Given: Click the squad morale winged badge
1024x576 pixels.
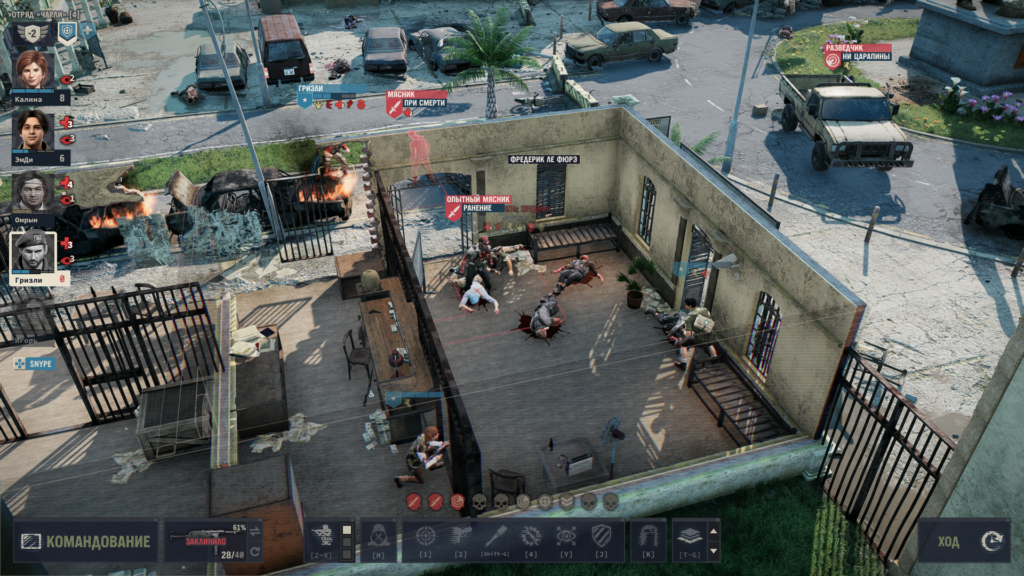Looking at the screenshot, I should pos(32,33).
